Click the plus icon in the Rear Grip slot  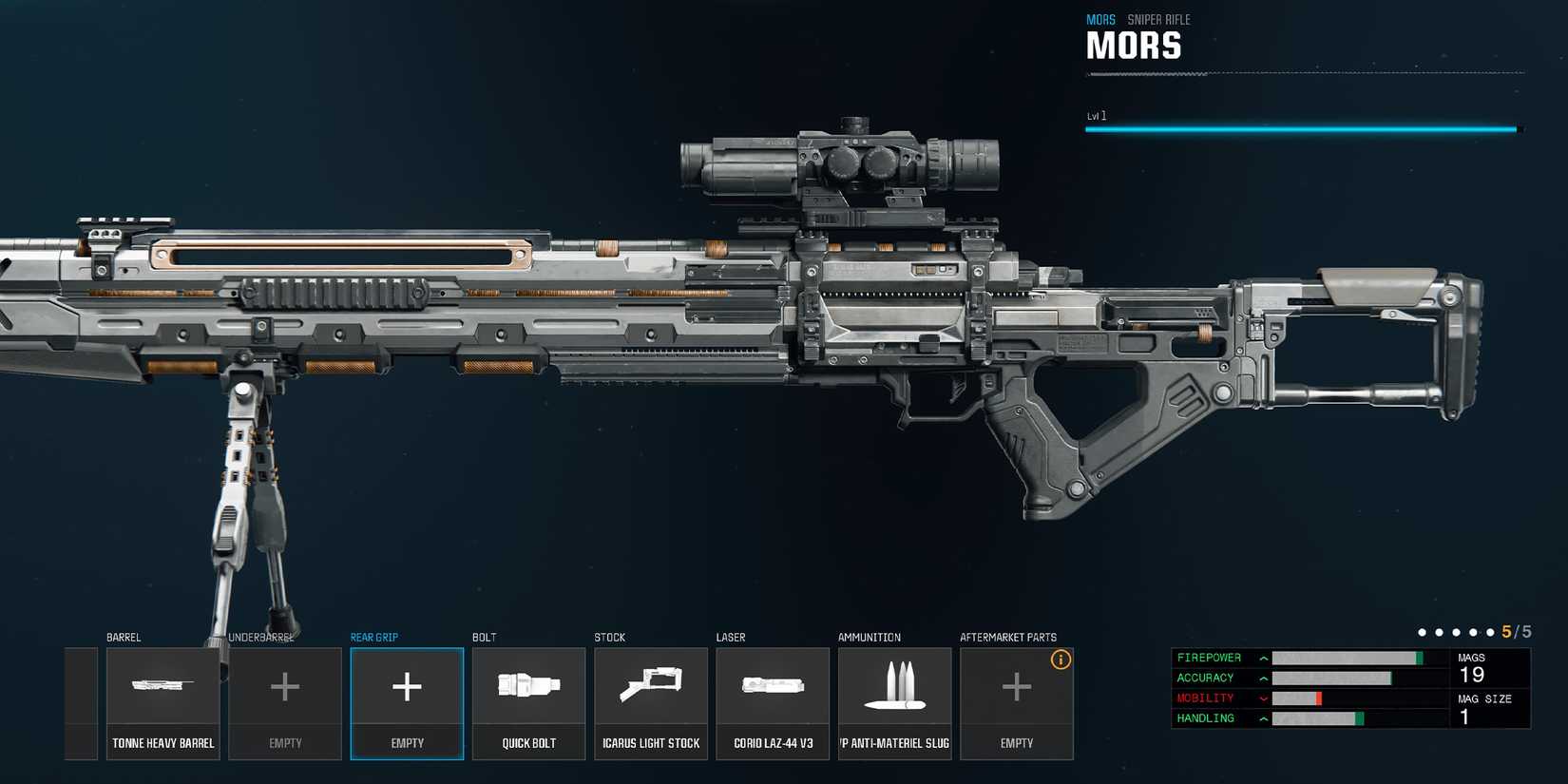(407, 685)
